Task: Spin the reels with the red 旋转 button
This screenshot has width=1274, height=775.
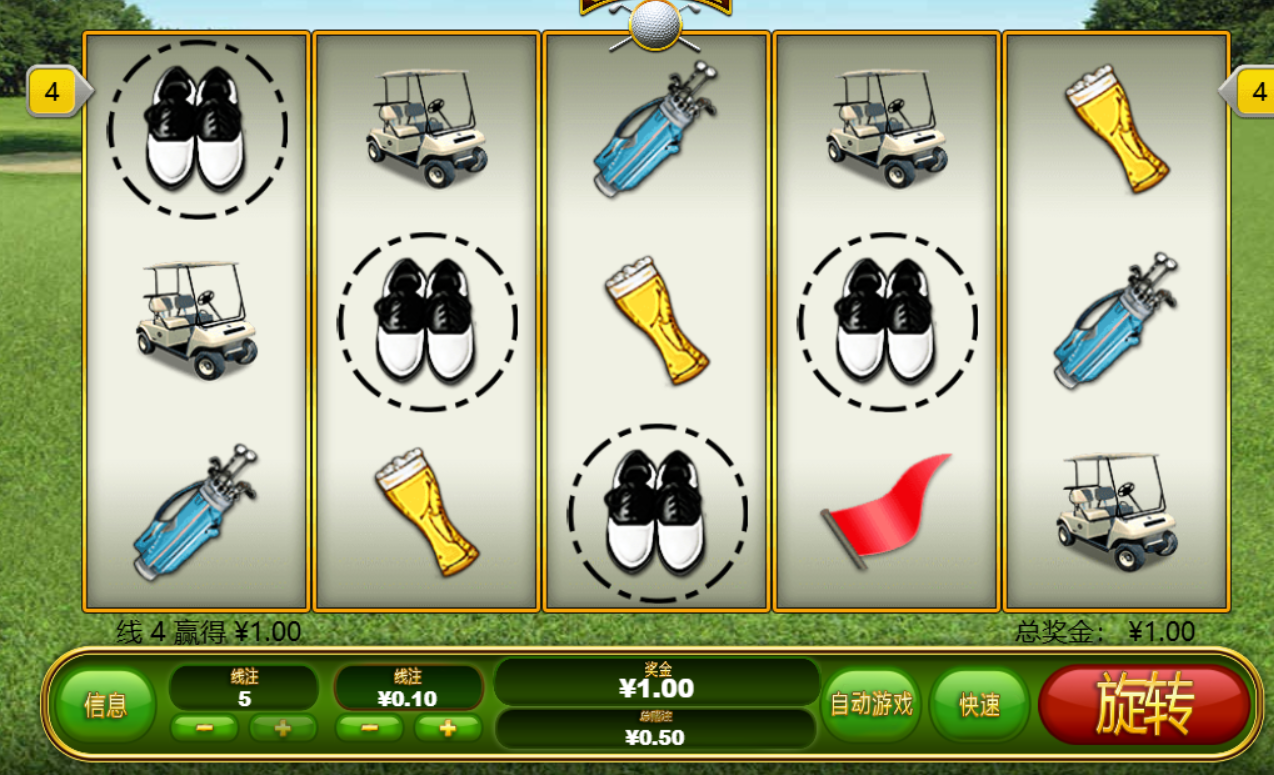Action: [x=1144, y=704]
